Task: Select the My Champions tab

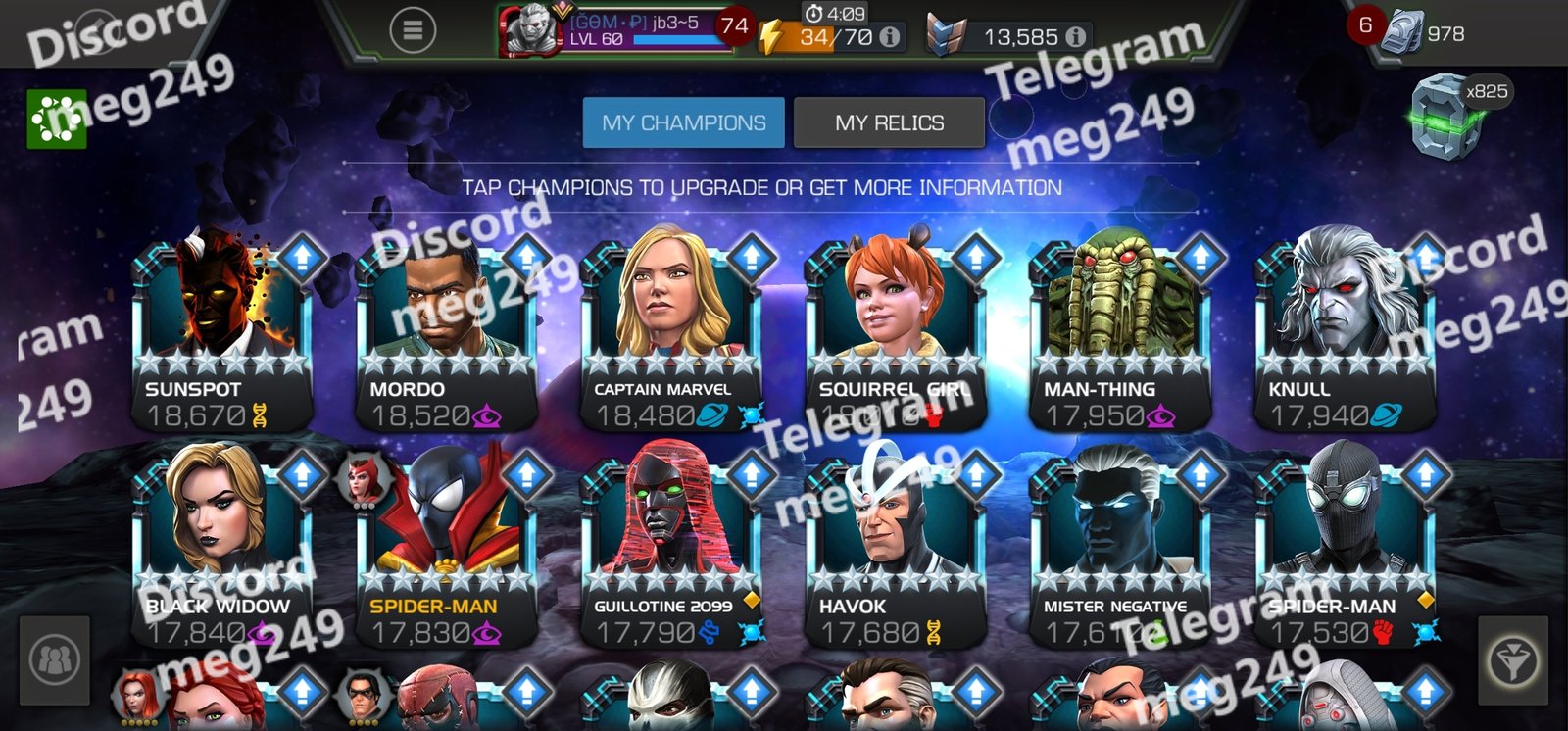Action: (684, 122)
